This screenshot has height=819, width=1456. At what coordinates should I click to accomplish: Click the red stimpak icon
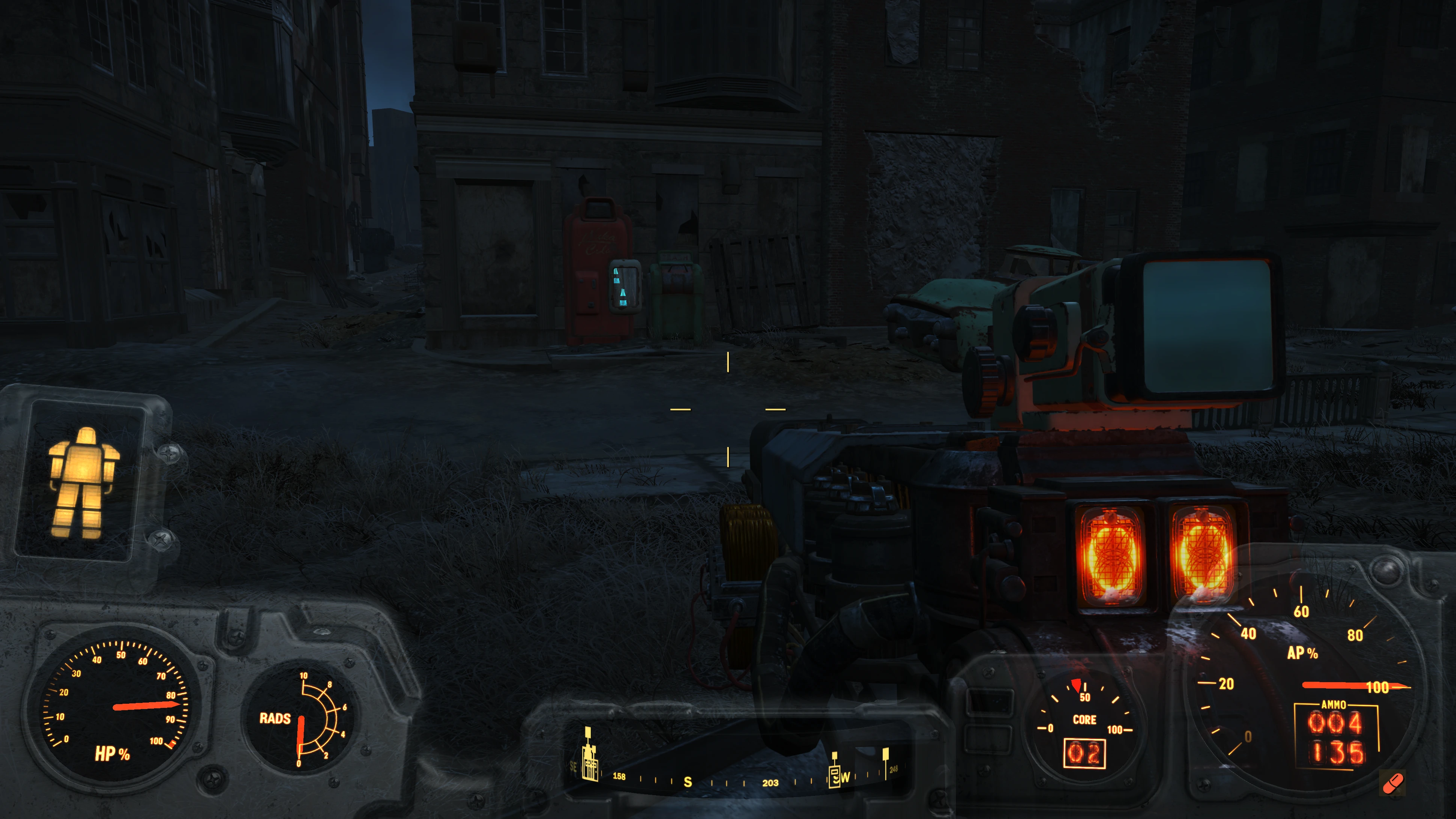1393,783
